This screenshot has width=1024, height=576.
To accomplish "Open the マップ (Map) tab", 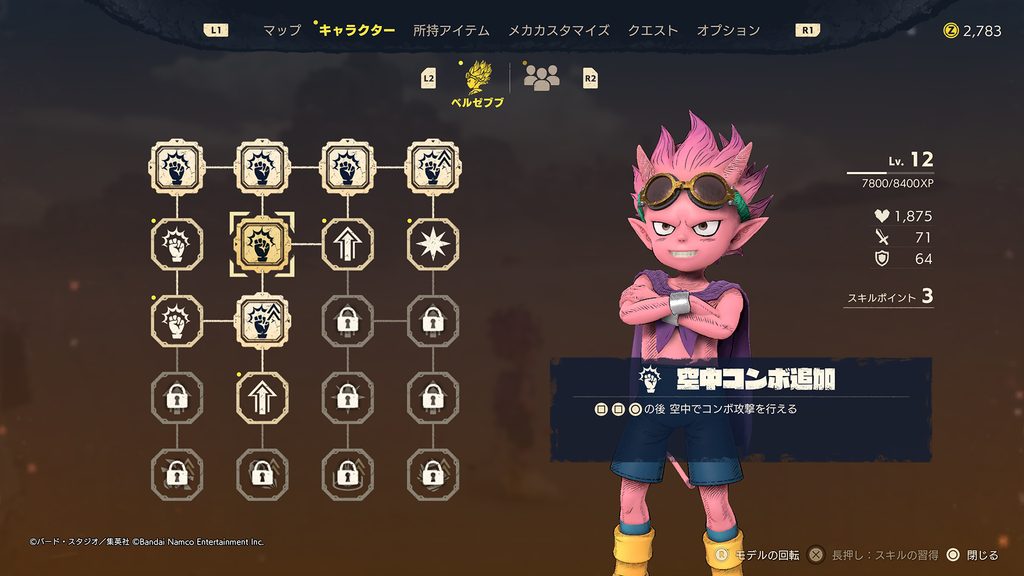I will tap(281, 30).
